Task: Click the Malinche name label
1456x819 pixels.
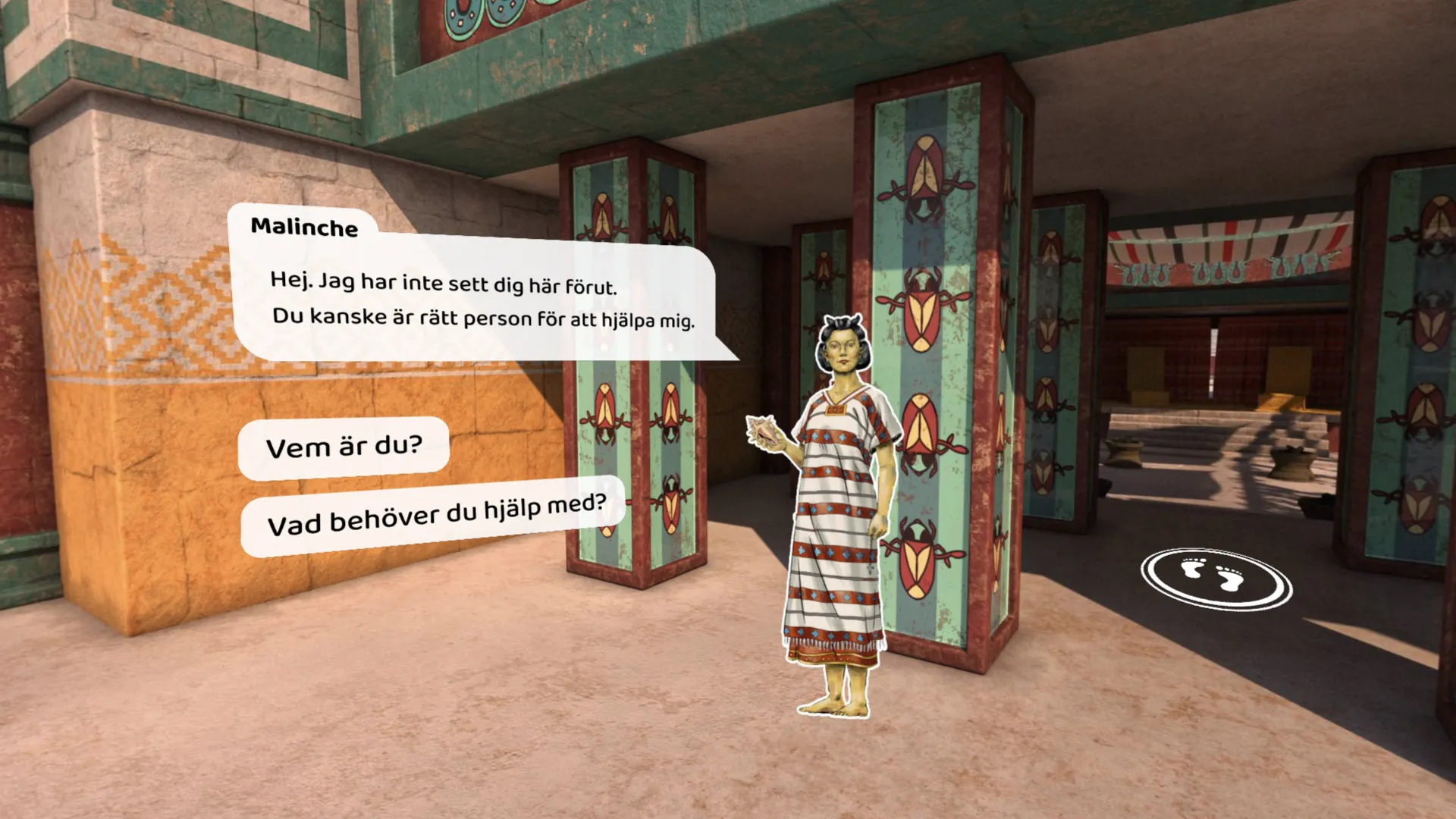Action: [x=304, y=228]
